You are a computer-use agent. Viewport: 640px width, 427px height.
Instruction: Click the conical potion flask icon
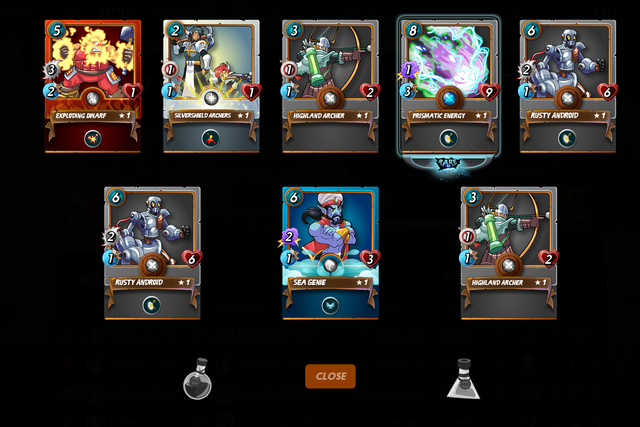pyautogui.click(x=464, y=379)
